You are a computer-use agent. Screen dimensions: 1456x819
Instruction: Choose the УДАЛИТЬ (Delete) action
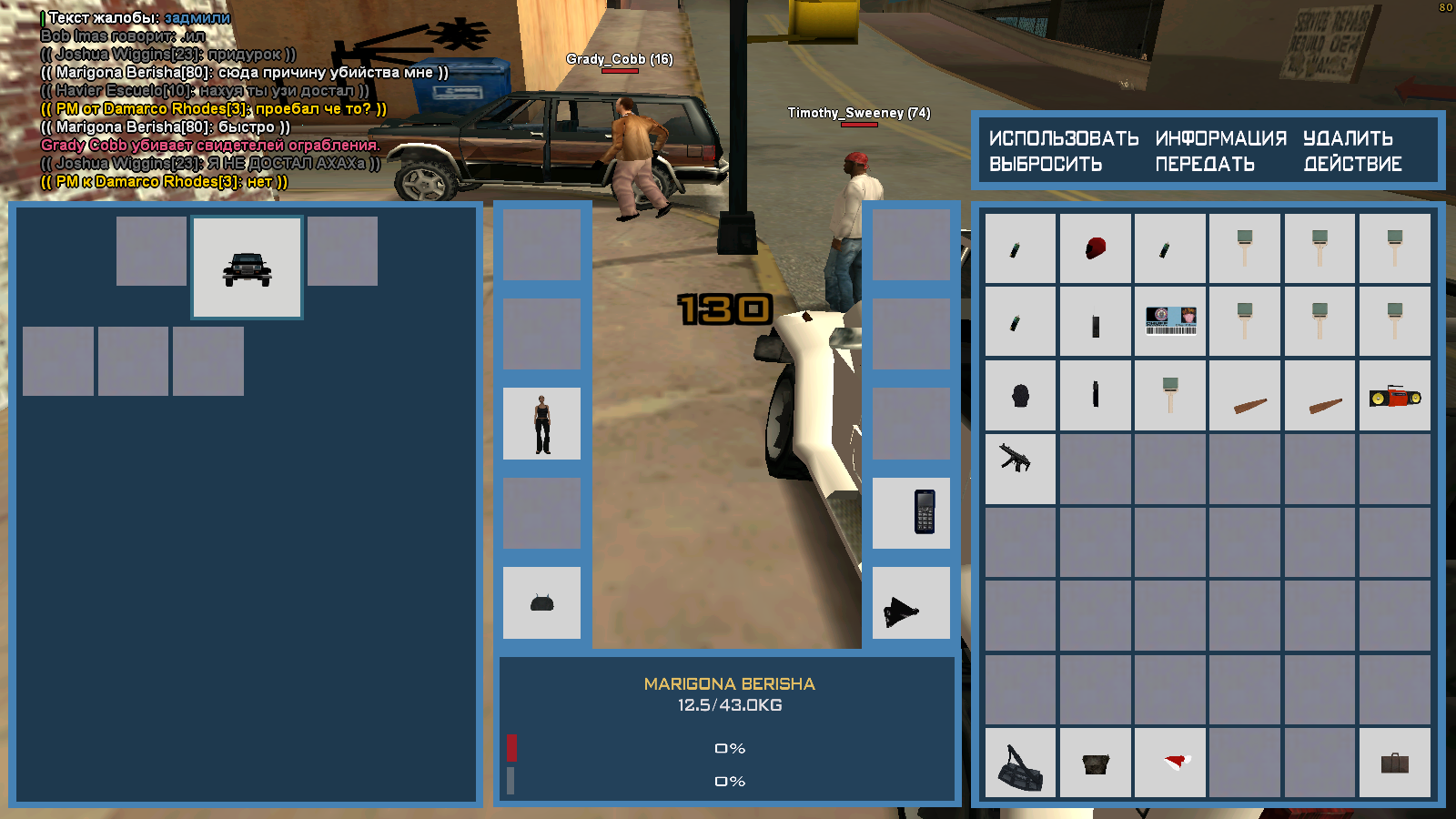1348,138
